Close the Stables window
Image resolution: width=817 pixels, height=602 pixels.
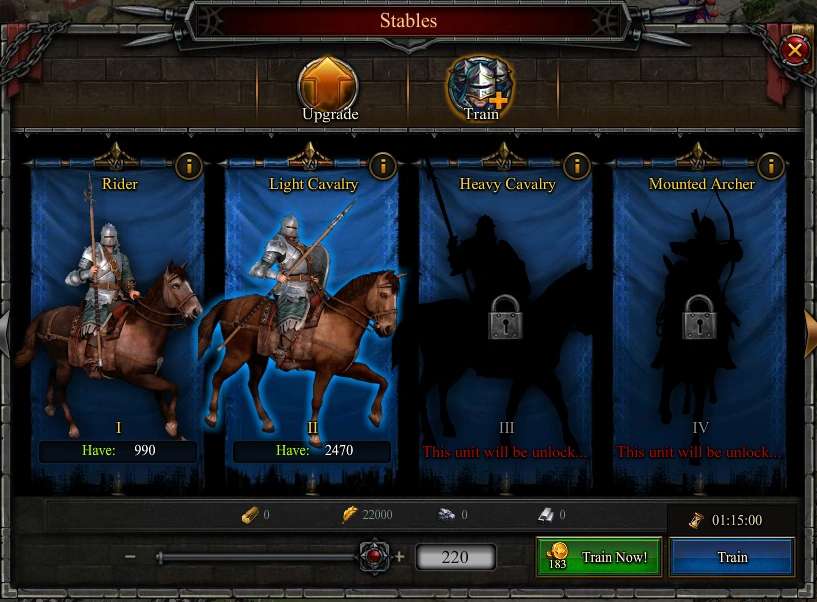coord(794,49)
